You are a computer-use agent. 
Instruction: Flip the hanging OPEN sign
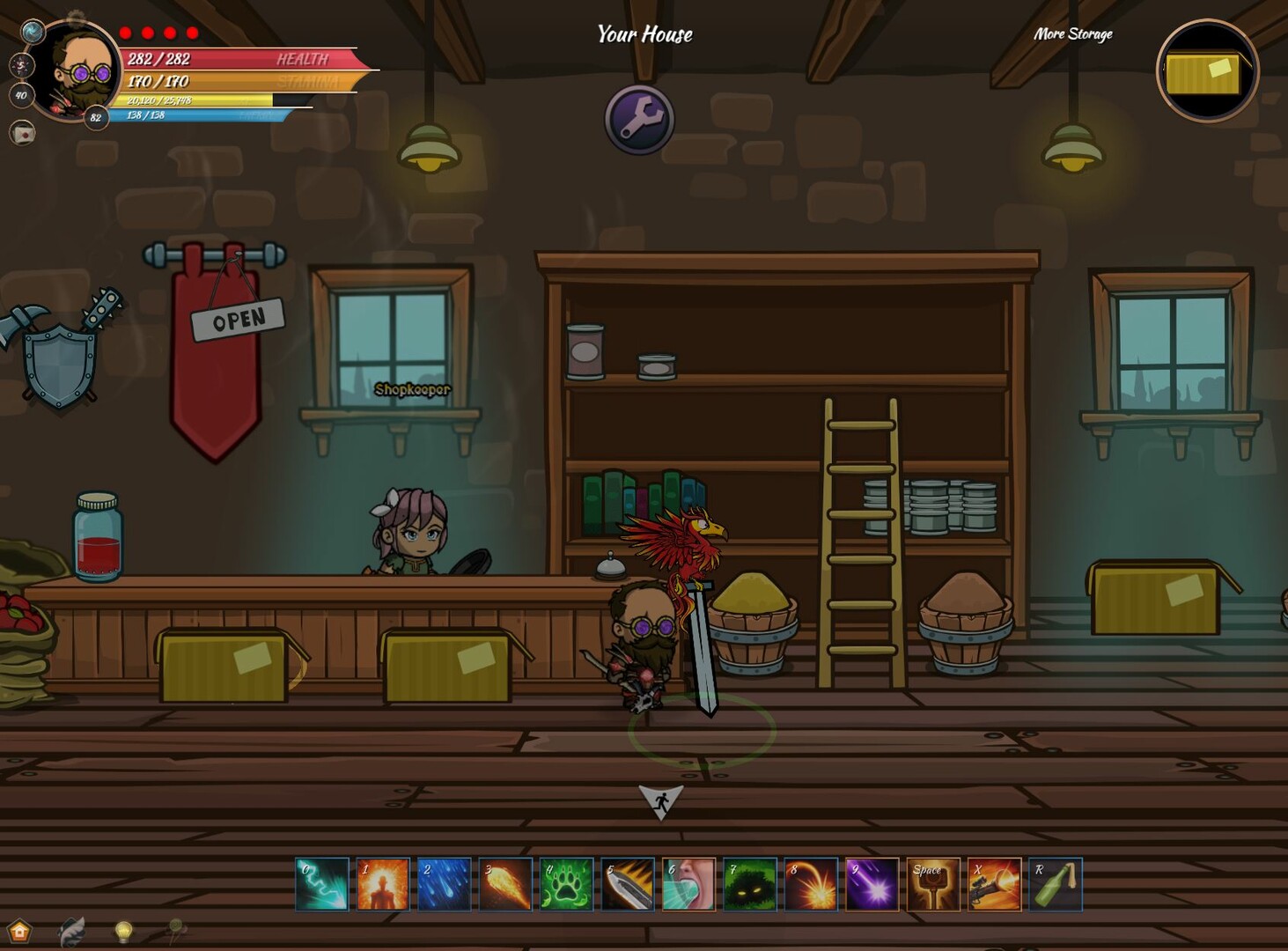pyautogui.click(x=239, y=320)
